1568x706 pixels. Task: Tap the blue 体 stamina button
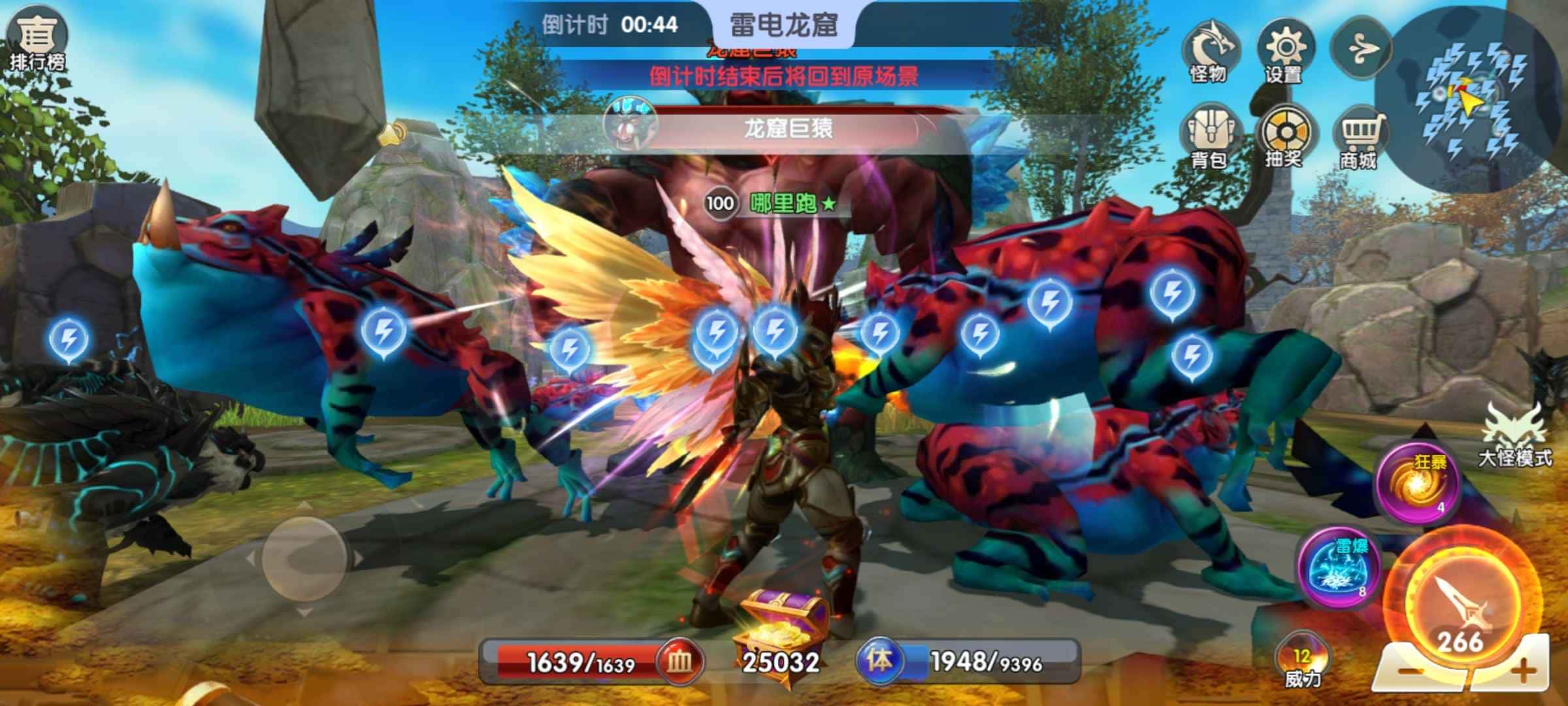(879, 660)
